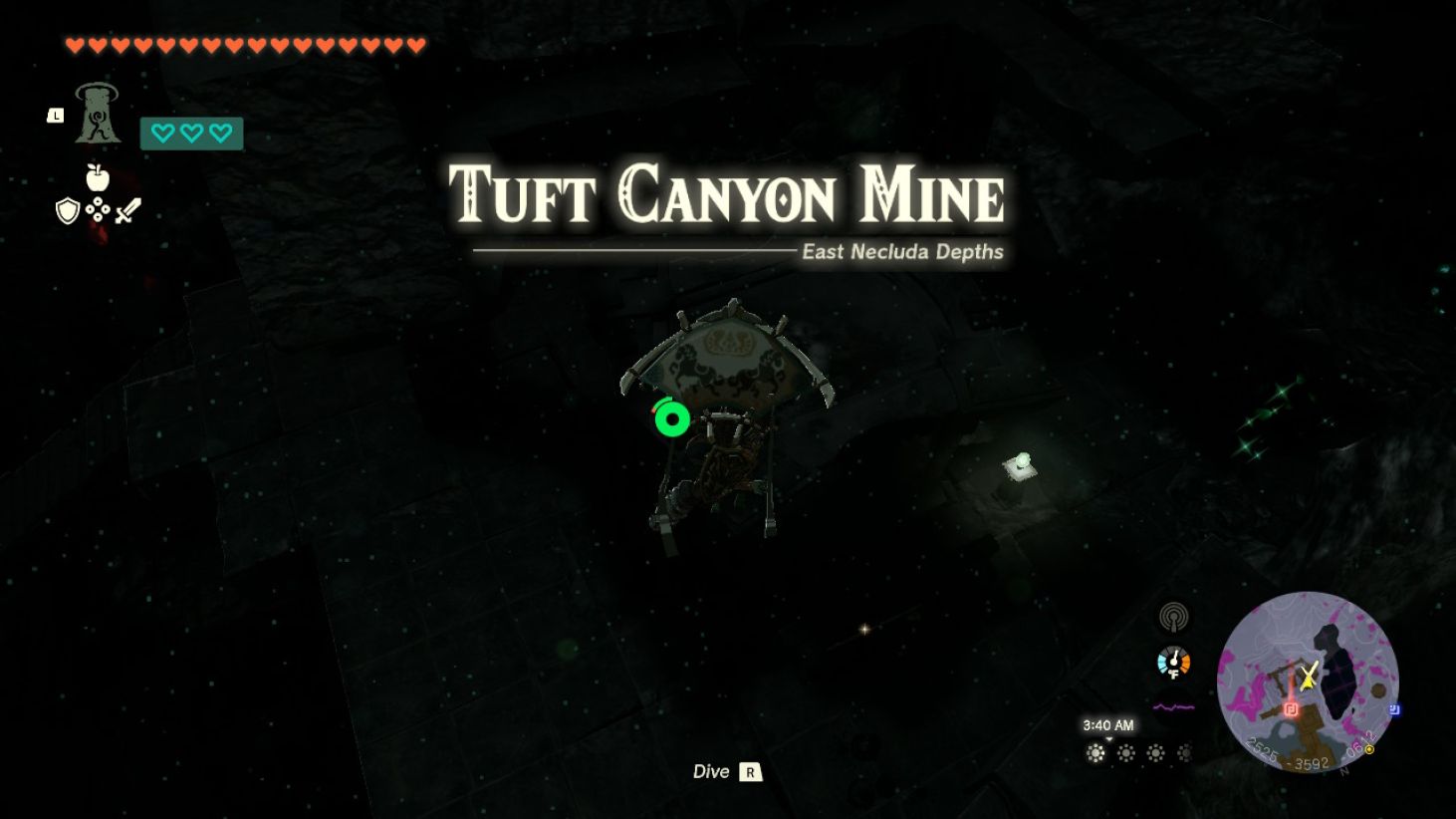Select the sword icon on the d-pad display
Viewport: 1456px width, 819px height.
[128, 210]
